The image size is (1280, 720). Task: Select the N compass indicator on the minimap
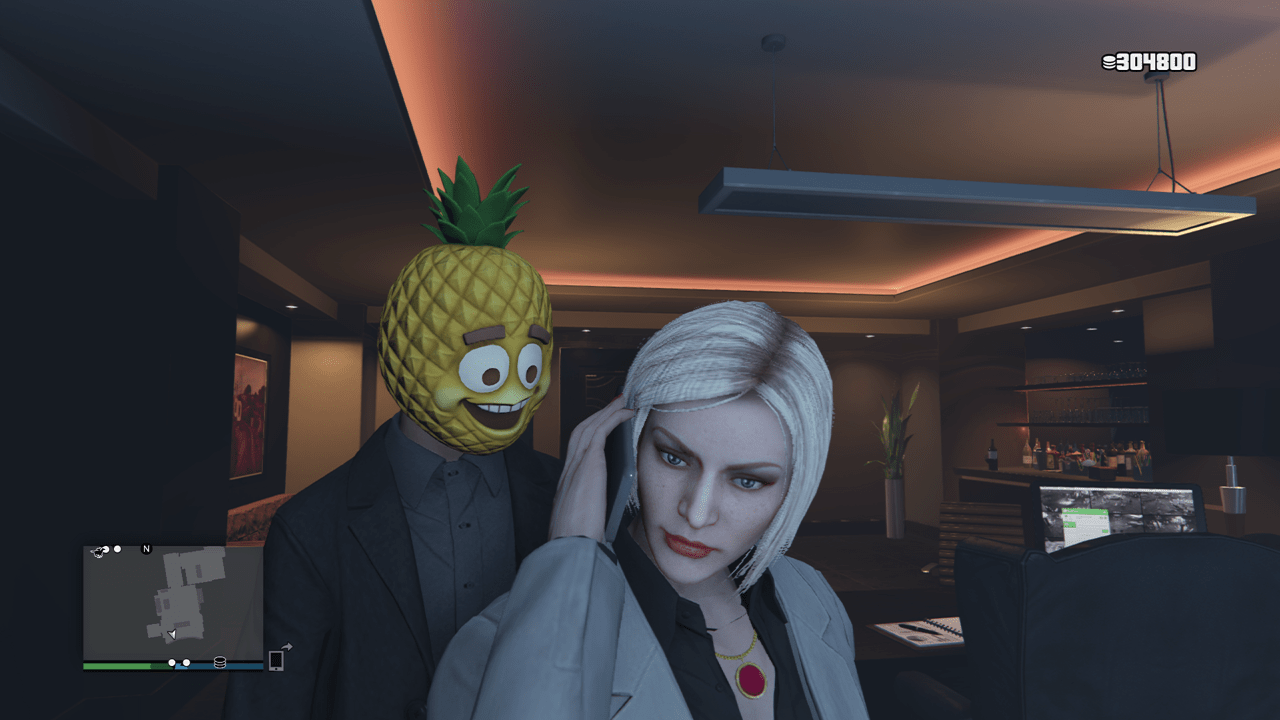[146, 550]
